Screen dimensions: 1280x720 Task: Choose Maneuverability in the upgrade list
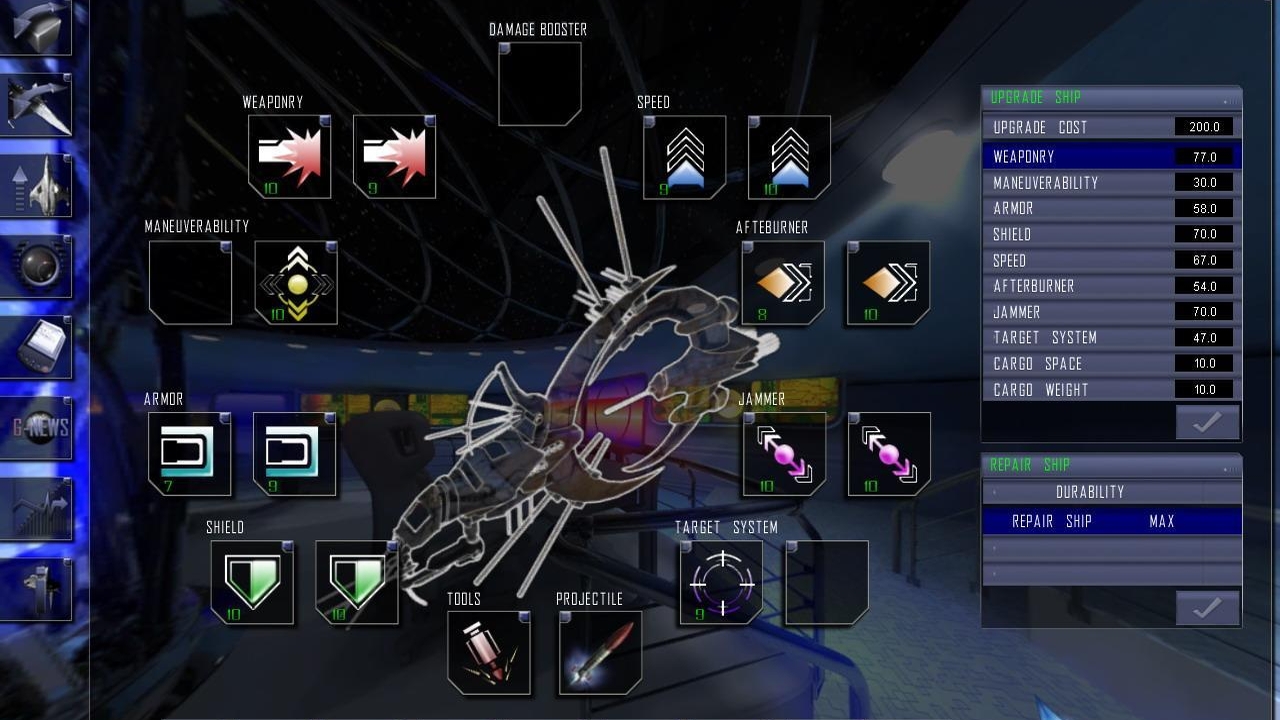click(x=1110, y=183)
